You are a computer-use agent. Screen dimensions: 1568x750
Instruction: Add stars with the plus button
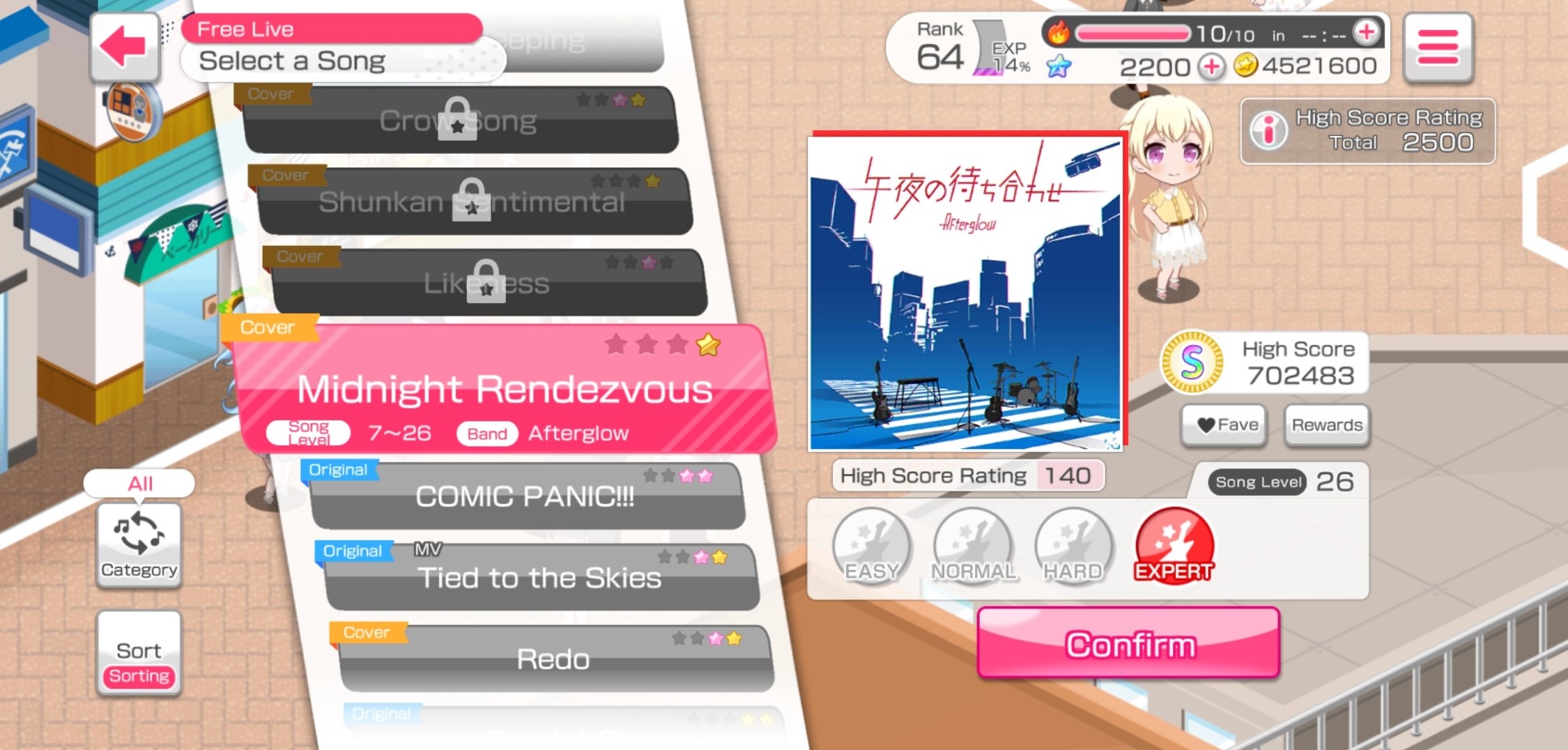click(1212, 67)
